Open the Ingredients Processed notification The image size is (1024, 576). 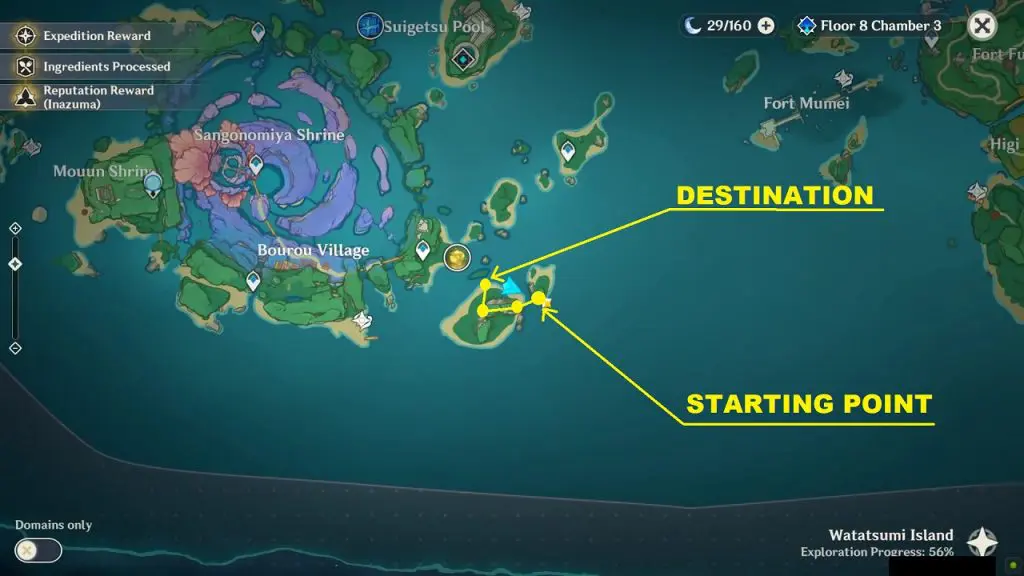coord(93,66)
